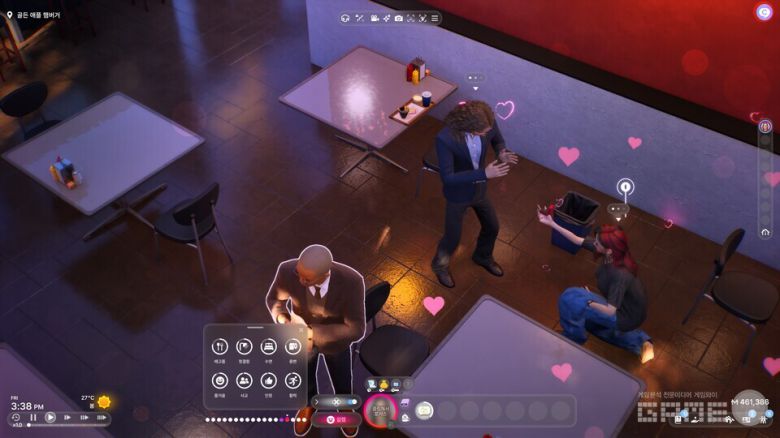This screenshot has height=438, width=780.
Task: Open the camera photo mode from top toolbar
Action: tap(398, 18)
